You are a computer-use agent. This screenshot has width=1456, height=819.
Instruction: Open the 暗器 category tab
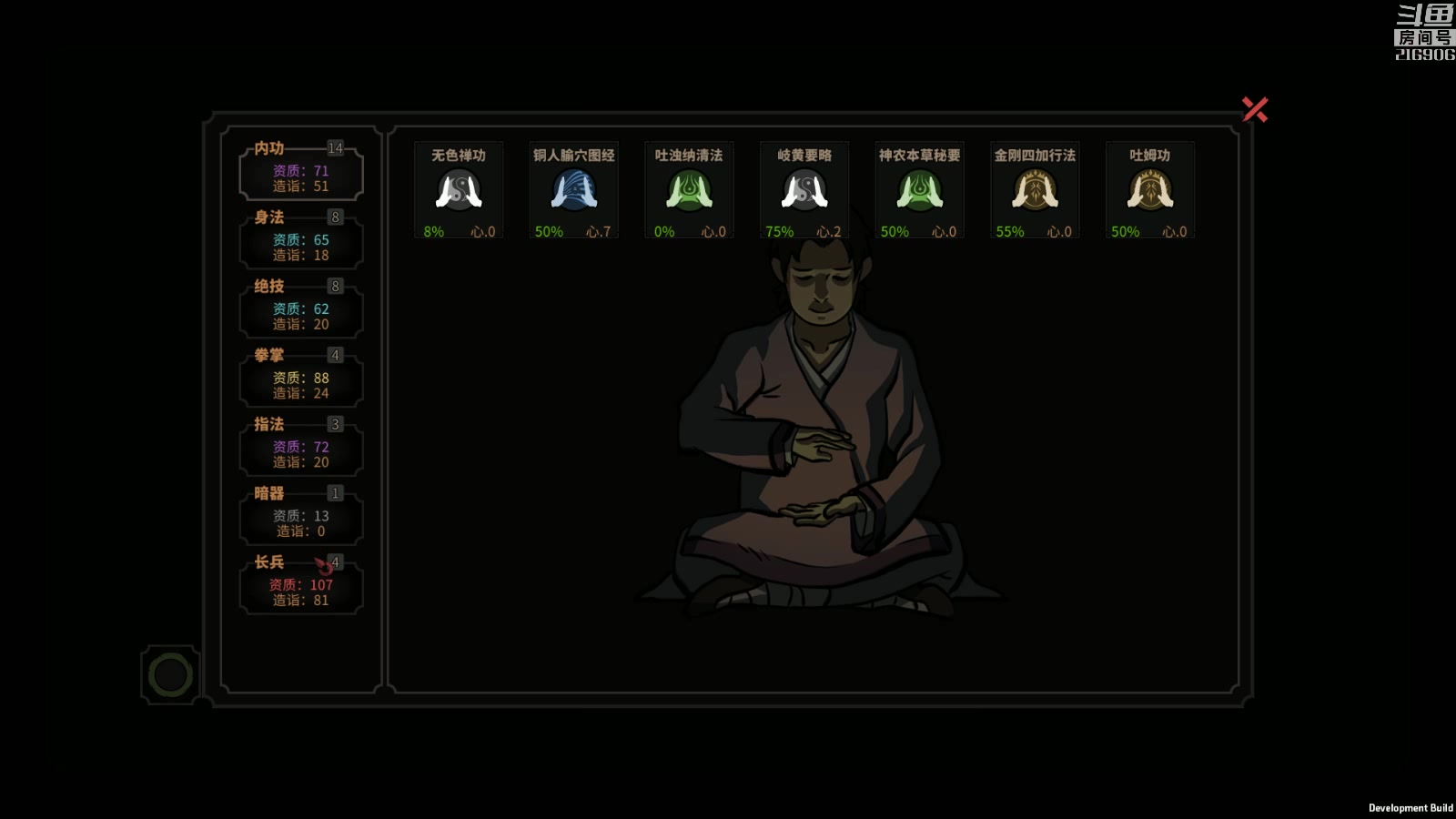coord(301,517)
